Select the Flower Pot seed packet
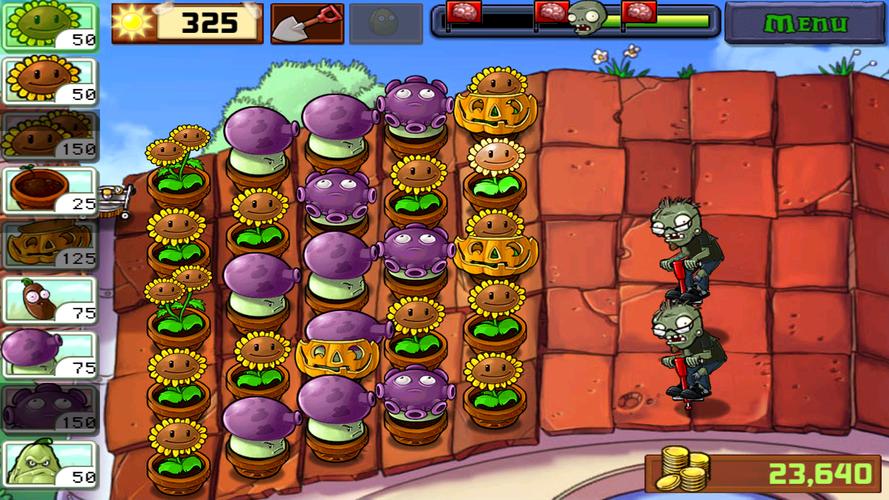 point(50,191)
